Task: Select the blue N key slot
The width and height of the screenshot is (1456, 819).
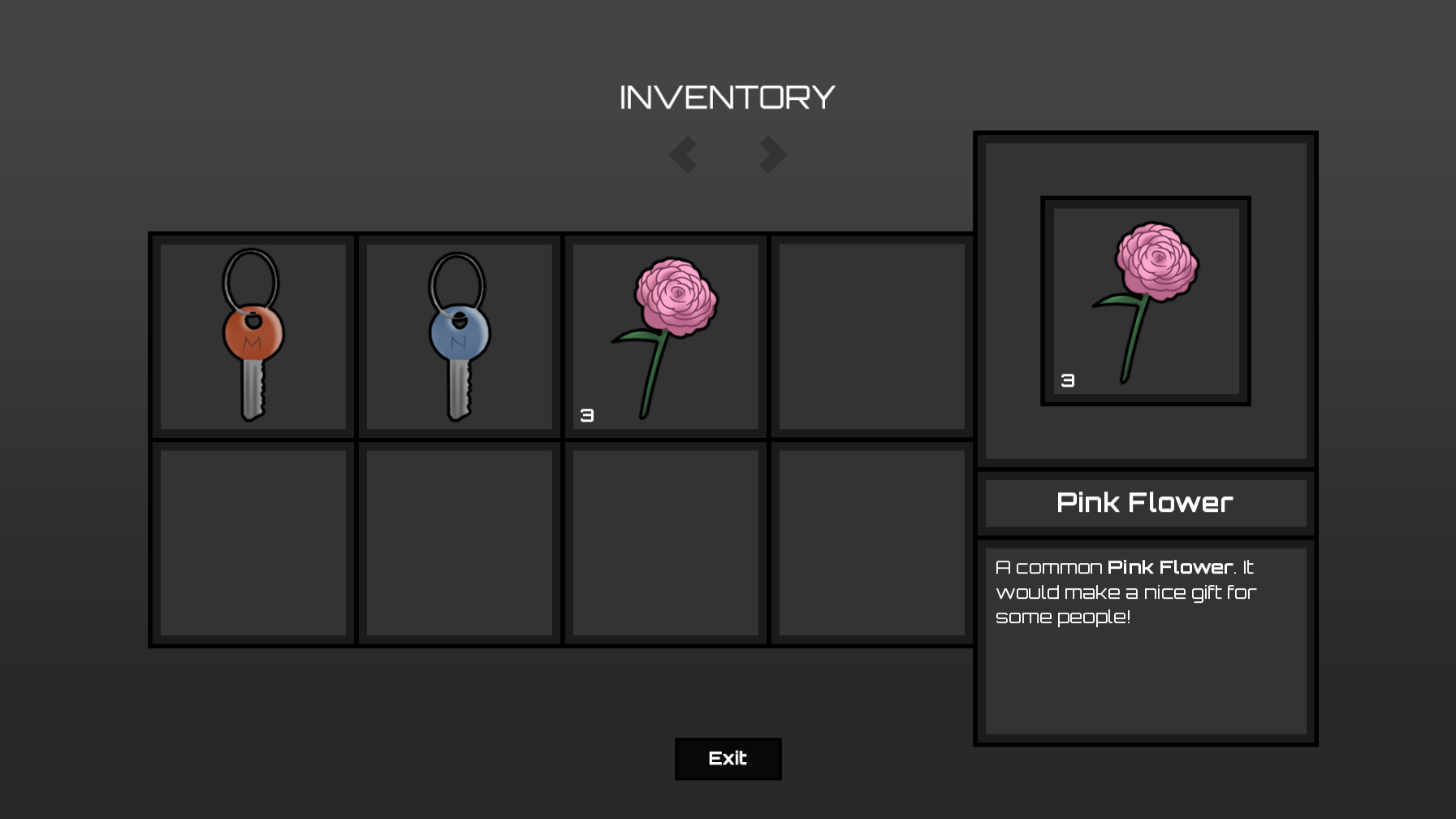Action: click(460, 336)
